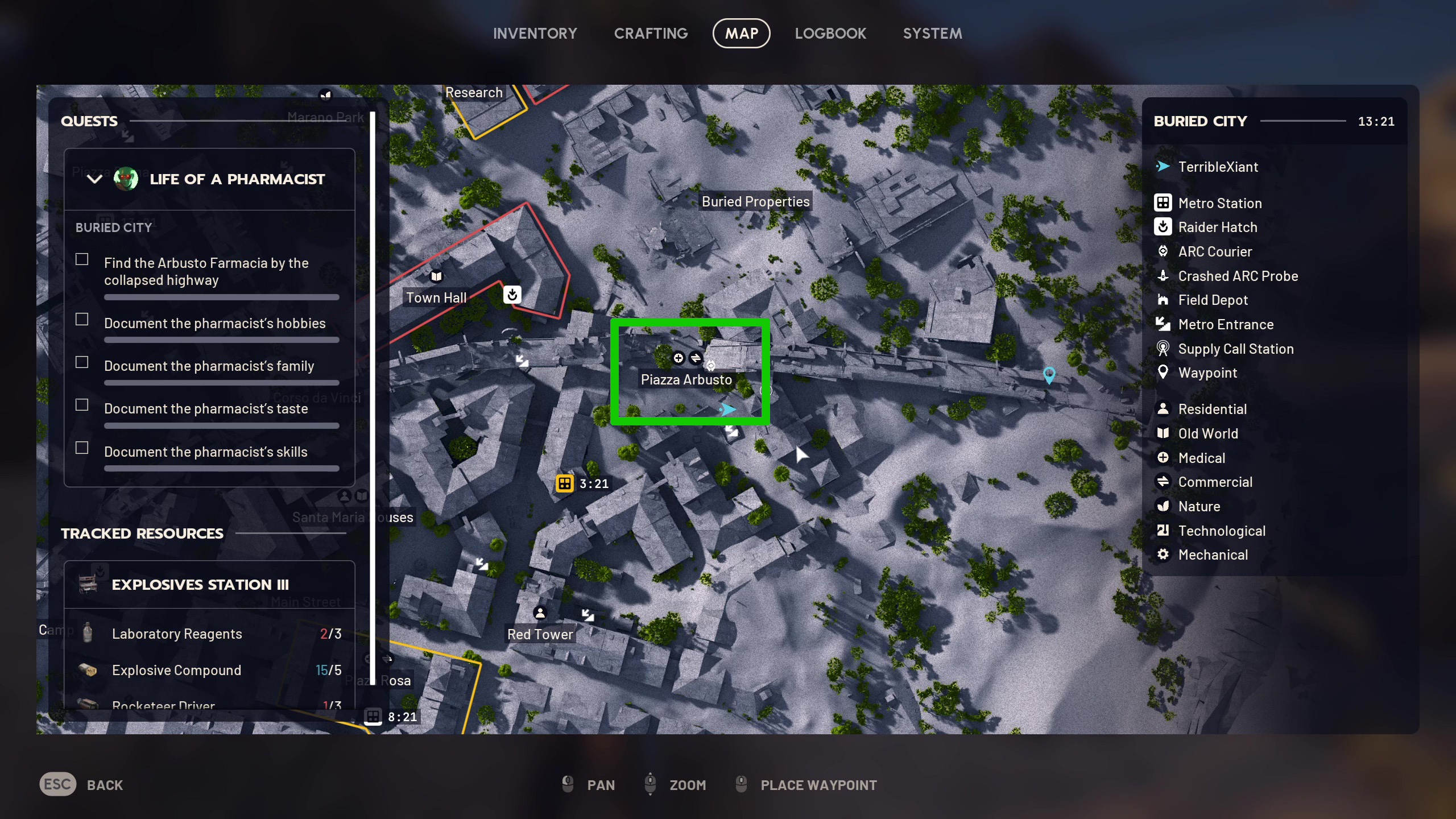The width and height of the screenshot is (1456, 819).
Task: Select the Explosives Station III tracked resource
Action: tap(200, 585)
